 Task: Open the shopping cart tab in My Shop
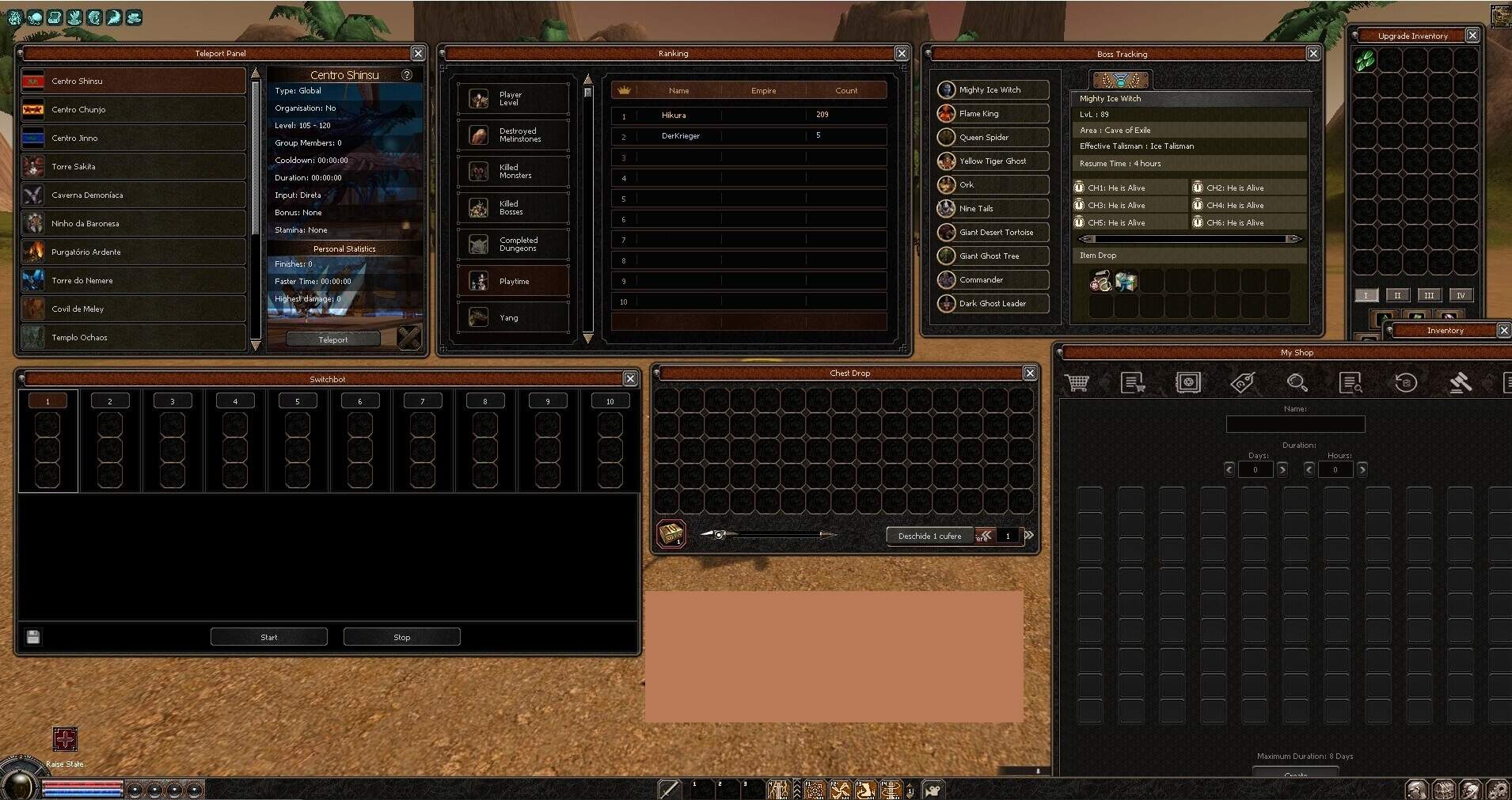pos(1077,383)
